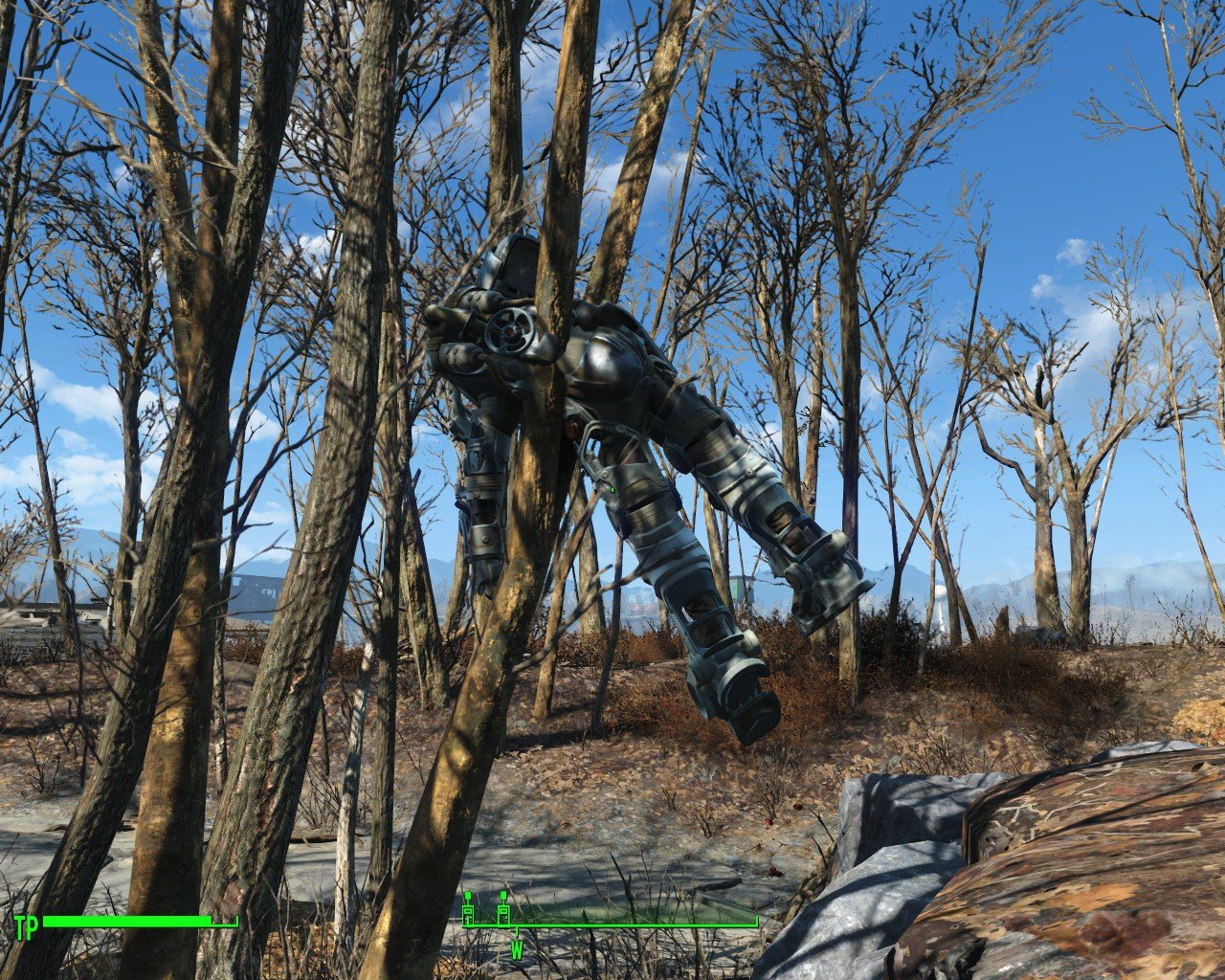Click the left location marker on the compass

point(469,911)
